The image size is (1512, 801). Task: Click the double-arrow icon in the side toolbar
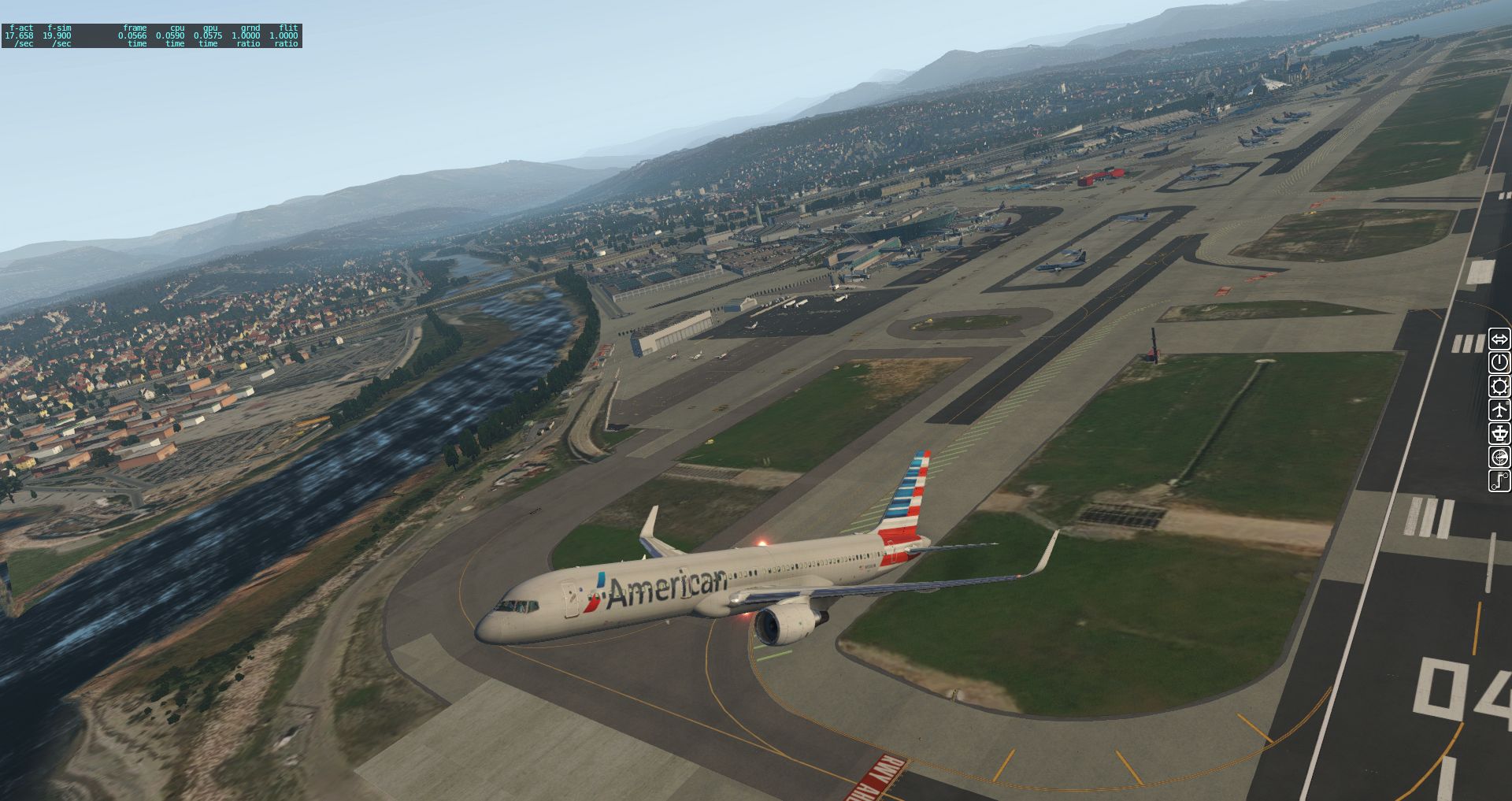pyautogui.click(x=1499, y=339)
